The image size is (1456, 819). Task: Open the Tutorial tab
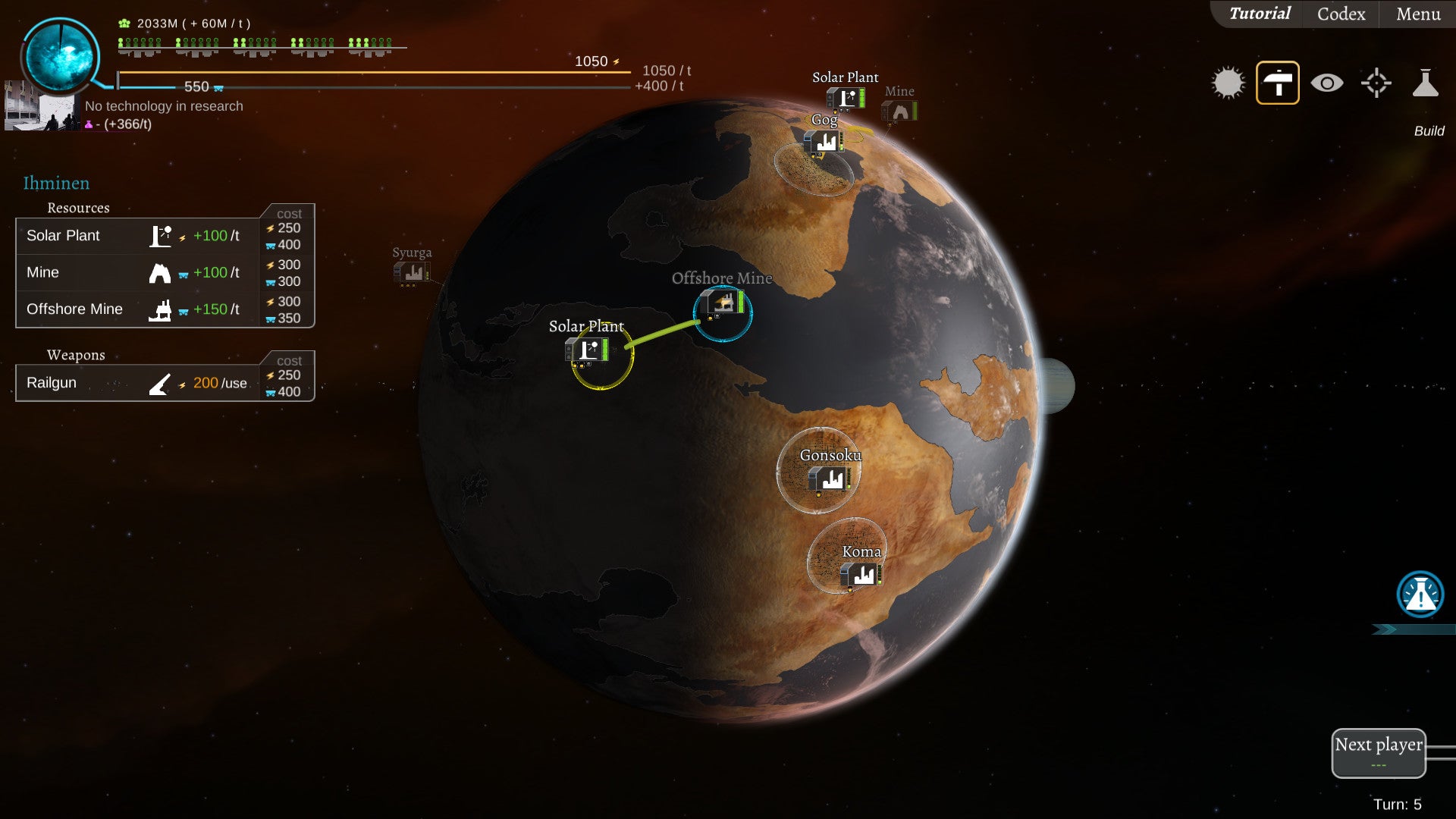[x=1260, y=14]
